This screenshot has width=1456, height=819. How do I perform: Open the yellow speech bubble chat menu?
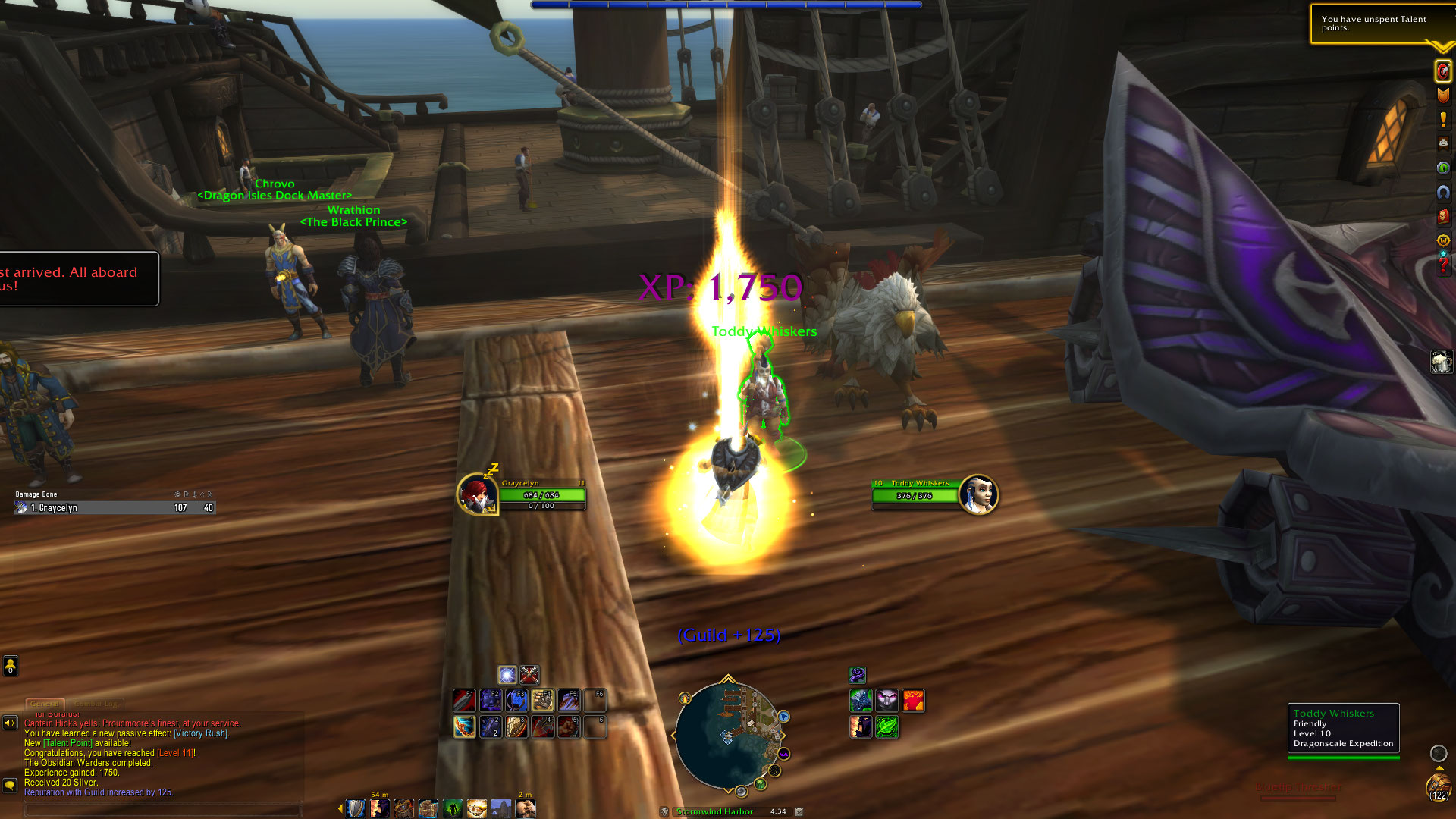[x=10, y=785]
